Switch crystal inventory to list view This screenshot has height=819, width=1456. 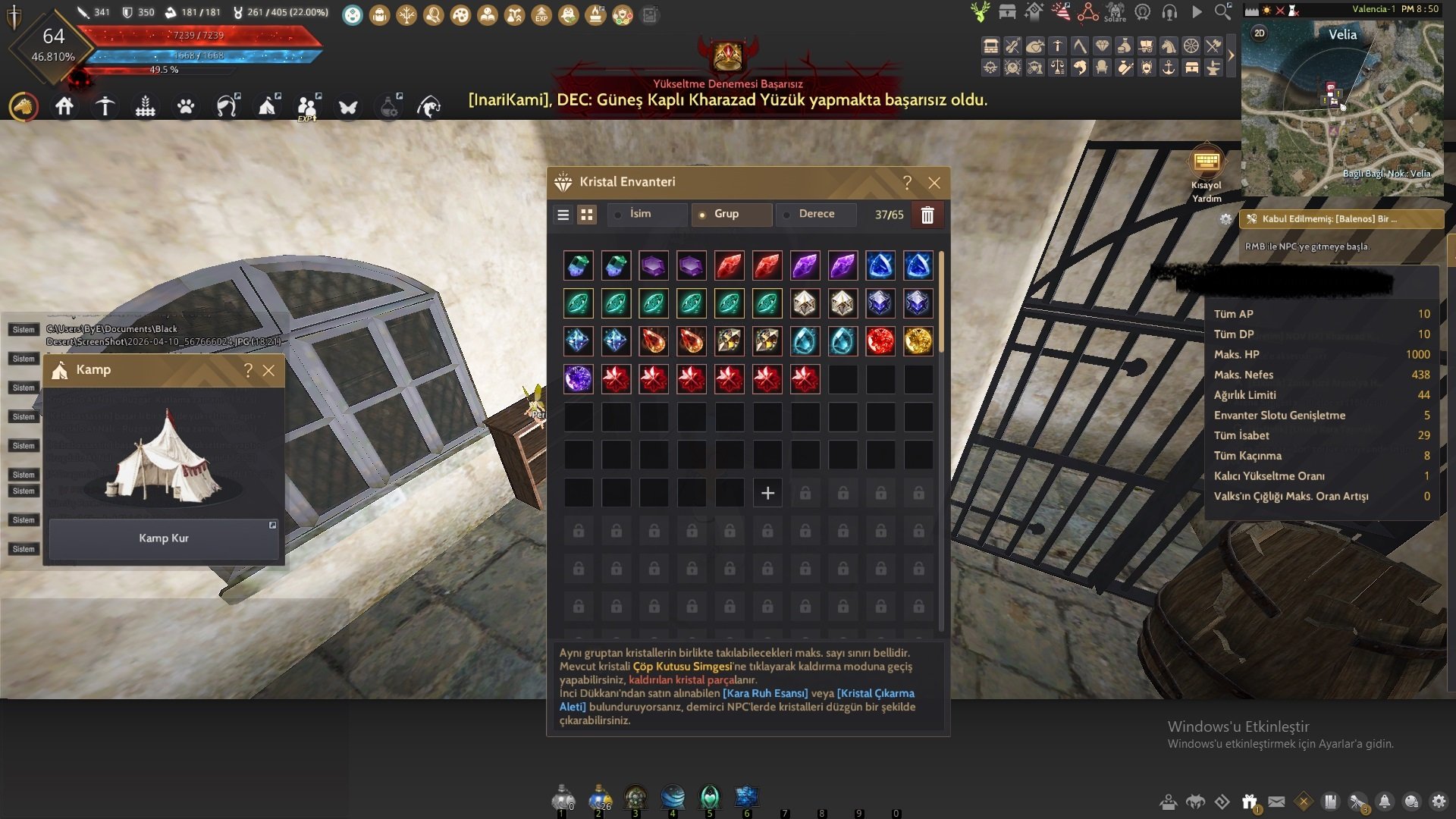pos(563,215)
